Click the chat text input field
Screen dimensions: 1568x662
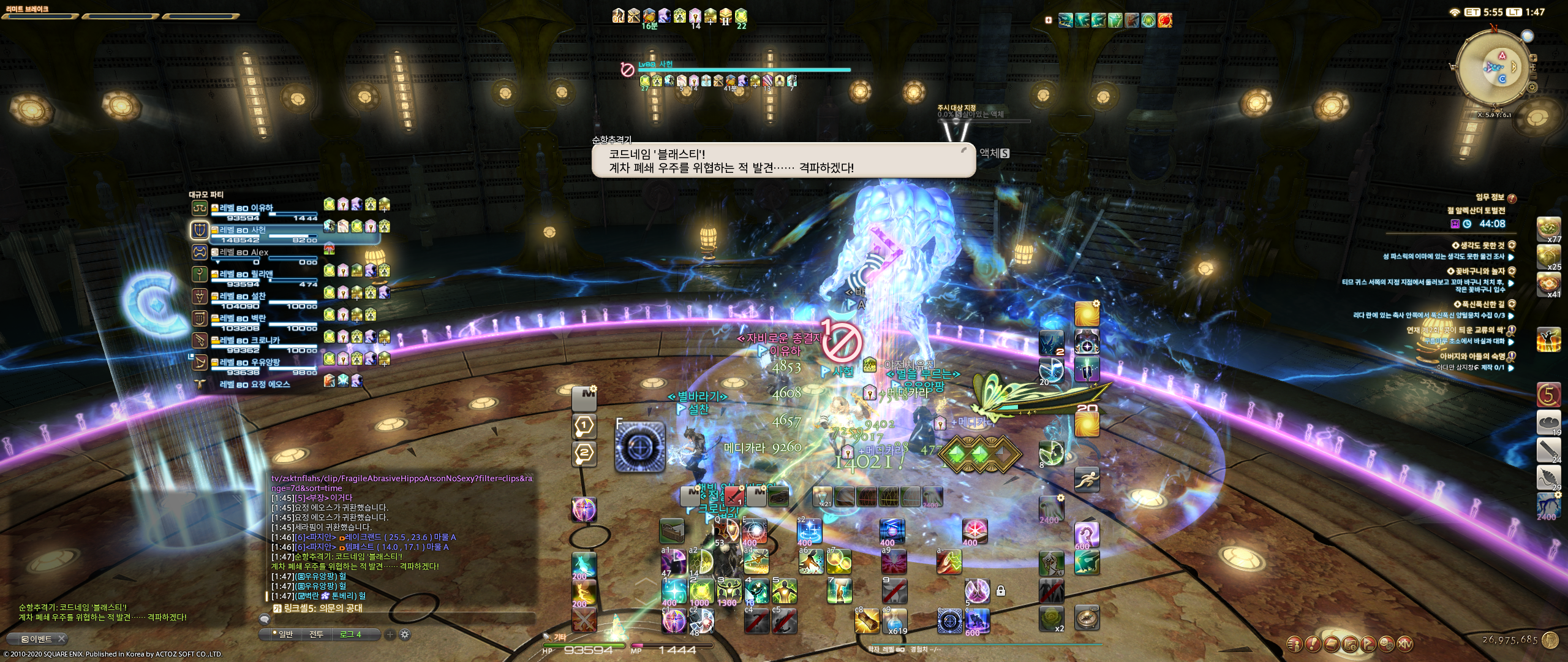tap(404, 619)
